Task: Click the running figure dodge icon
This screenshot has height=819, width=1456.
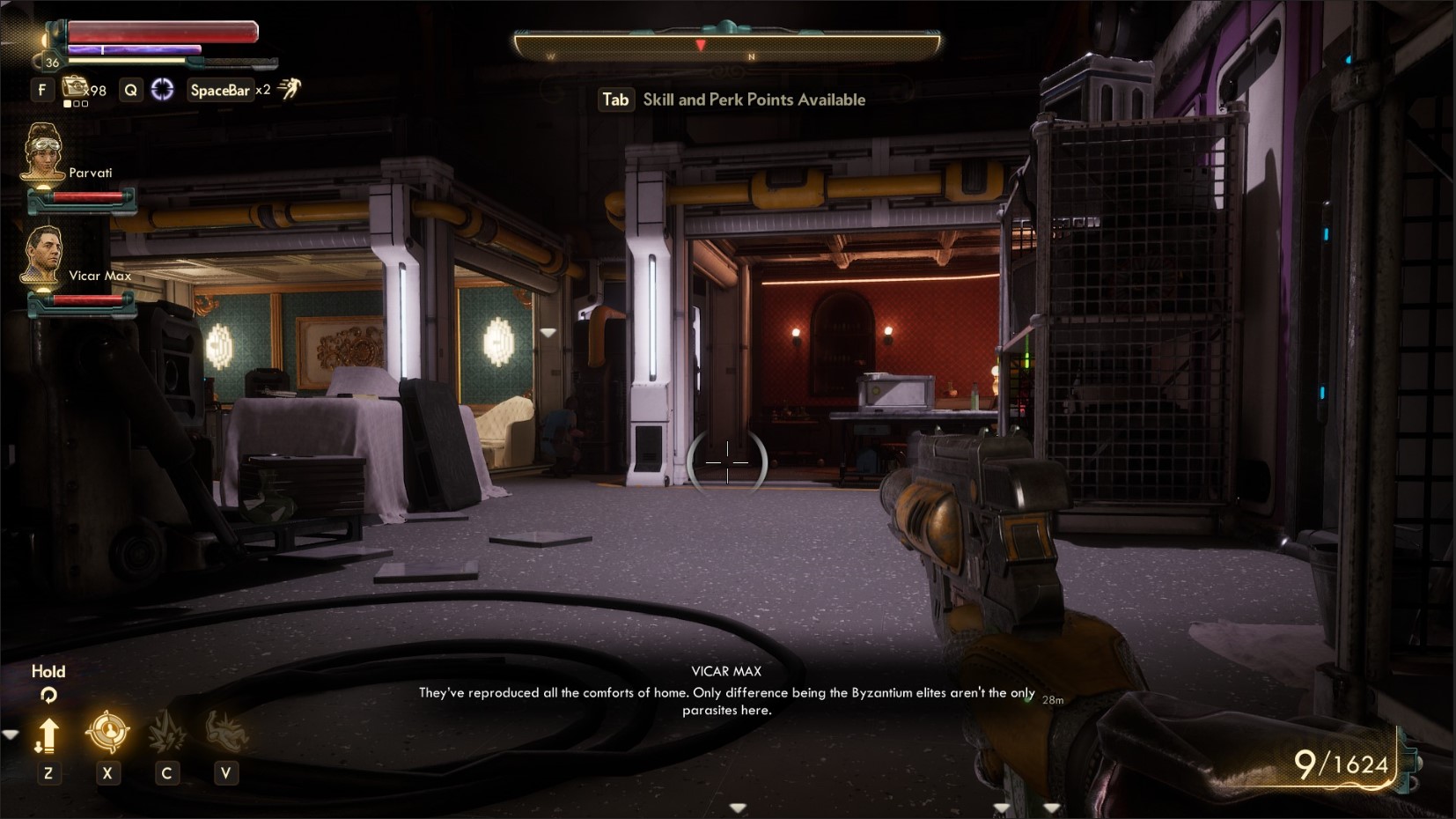Action: 290,88
